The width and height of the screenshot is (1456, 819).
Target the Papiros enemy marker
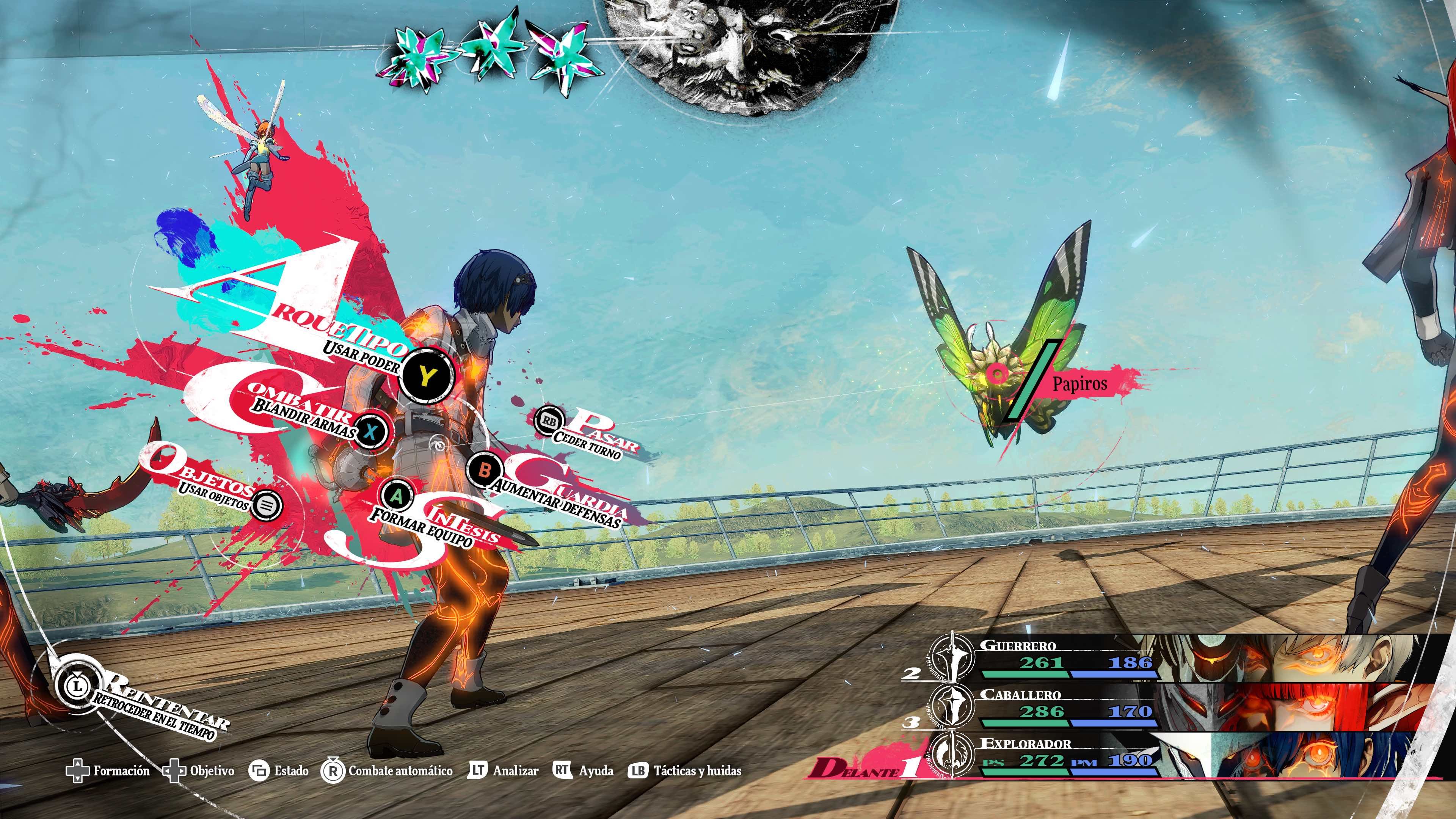[x=998, y=373]
